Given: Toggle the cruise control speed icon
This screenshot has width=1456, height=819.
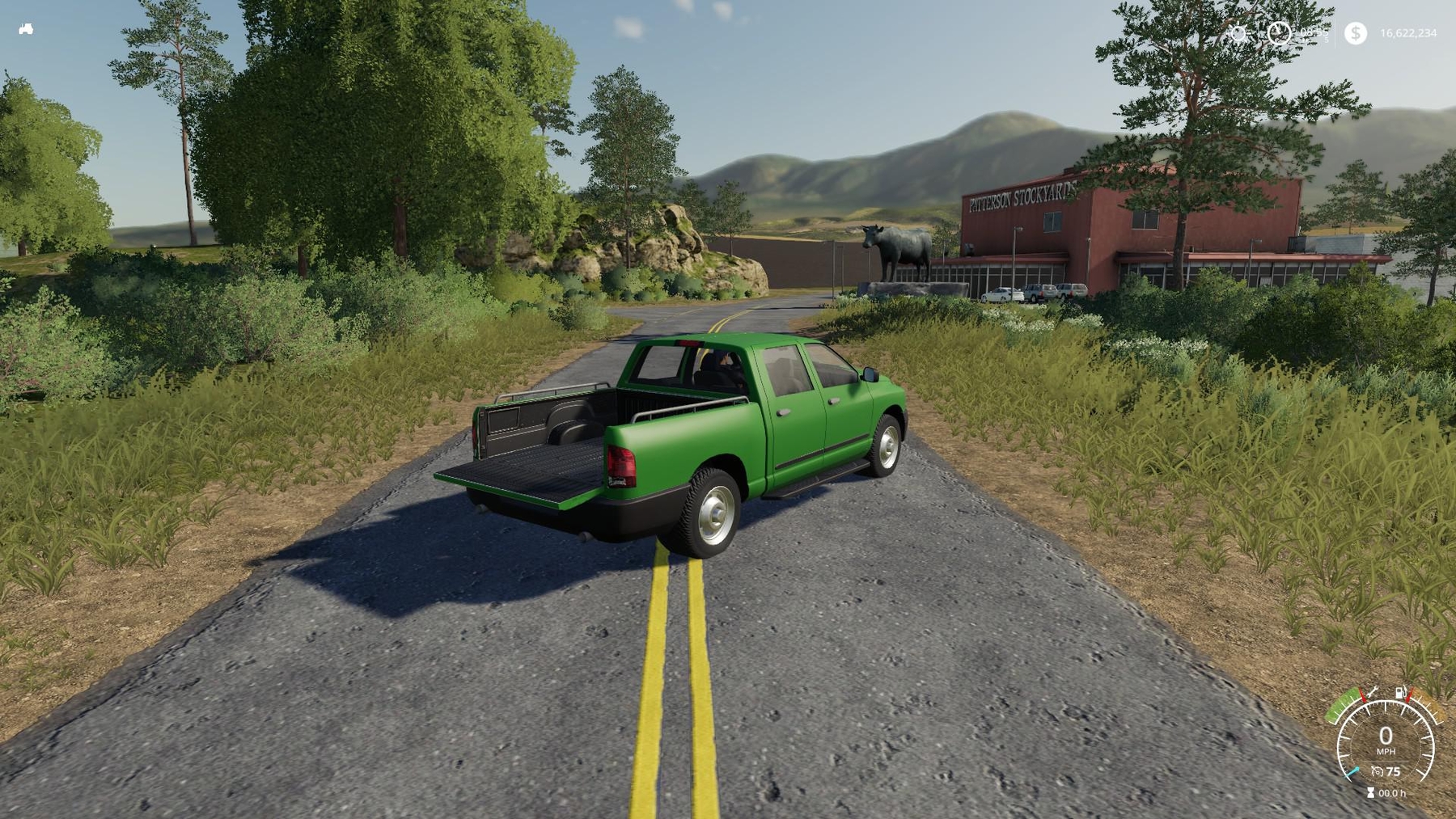Looking at the screenshot, I should click(1378, 771).
